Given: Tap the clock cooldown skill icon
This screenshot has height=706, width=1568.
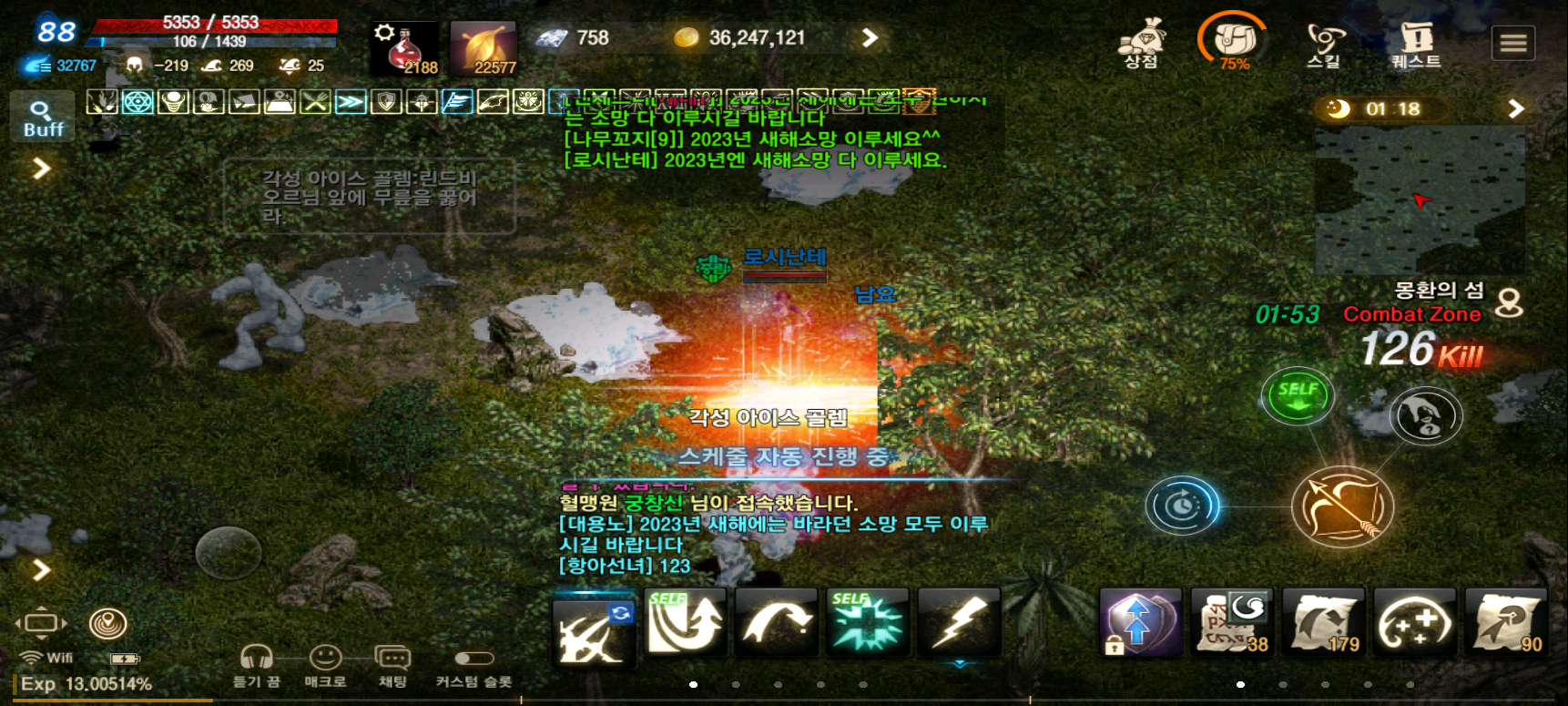Looking at the screenshot, I should [1181, 506].
